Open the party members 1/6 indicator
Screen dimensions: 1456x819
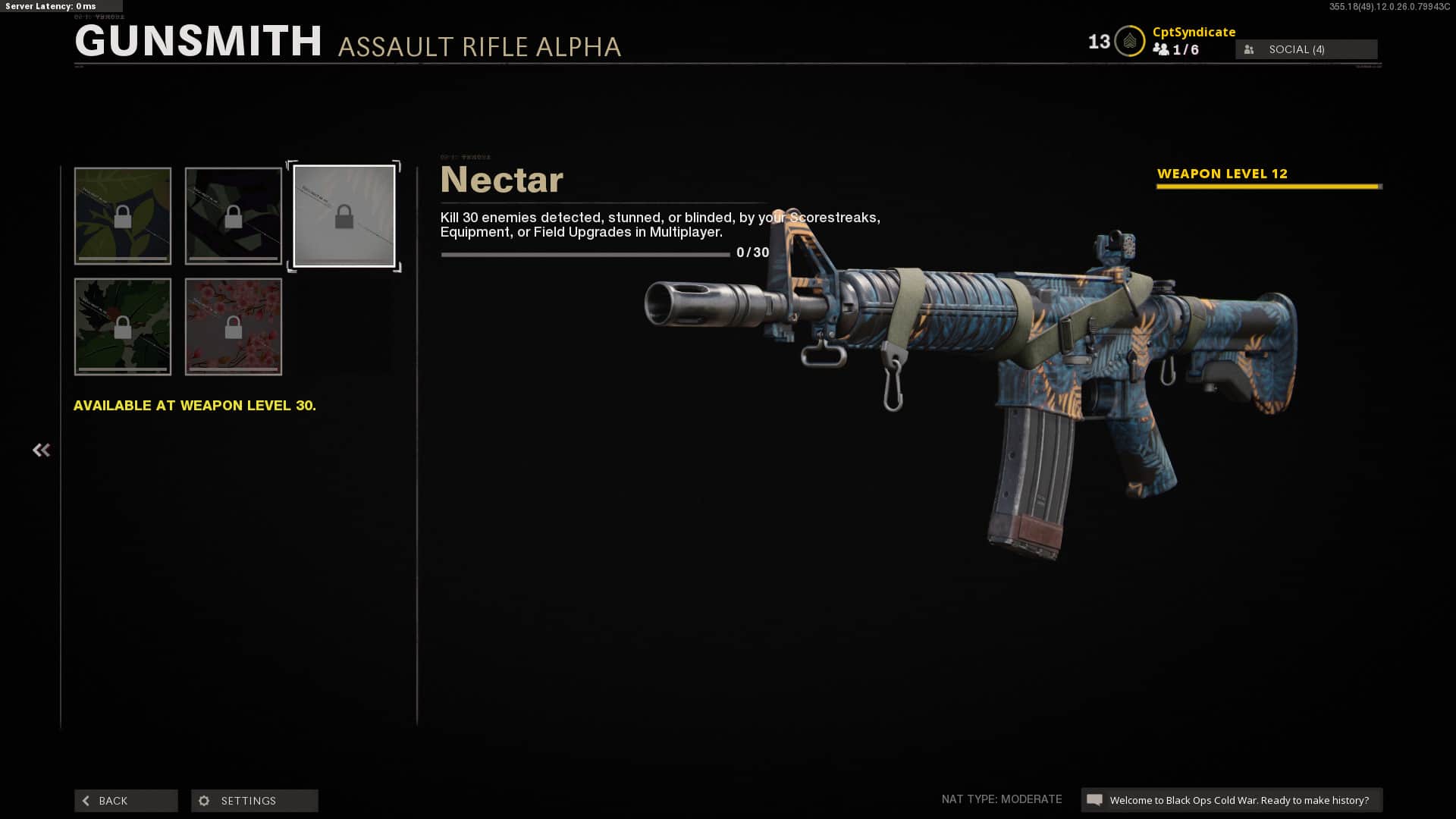[x=1176, y=50]
